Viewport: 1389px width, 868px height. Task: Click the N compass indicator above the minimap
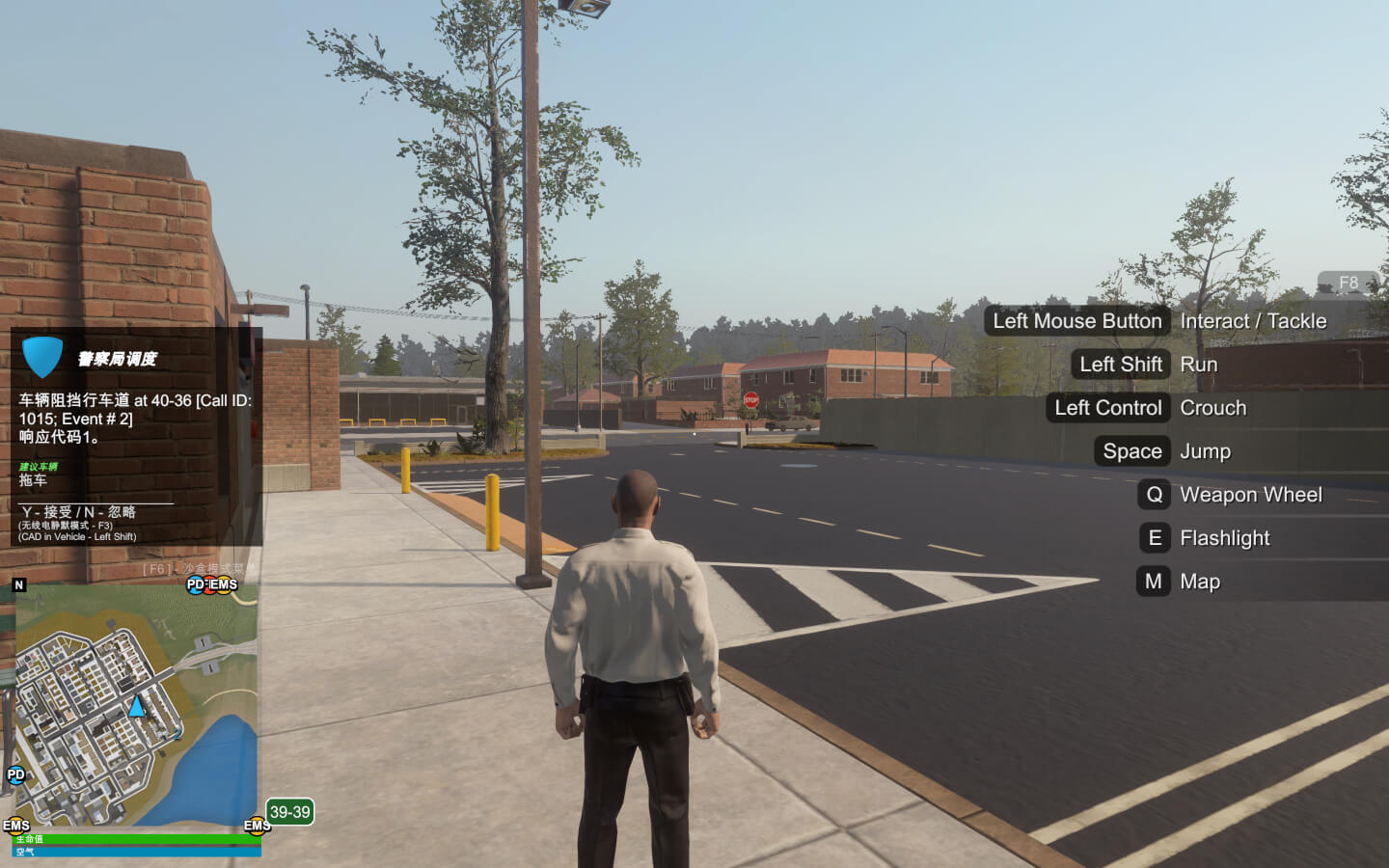click(19, 583)
